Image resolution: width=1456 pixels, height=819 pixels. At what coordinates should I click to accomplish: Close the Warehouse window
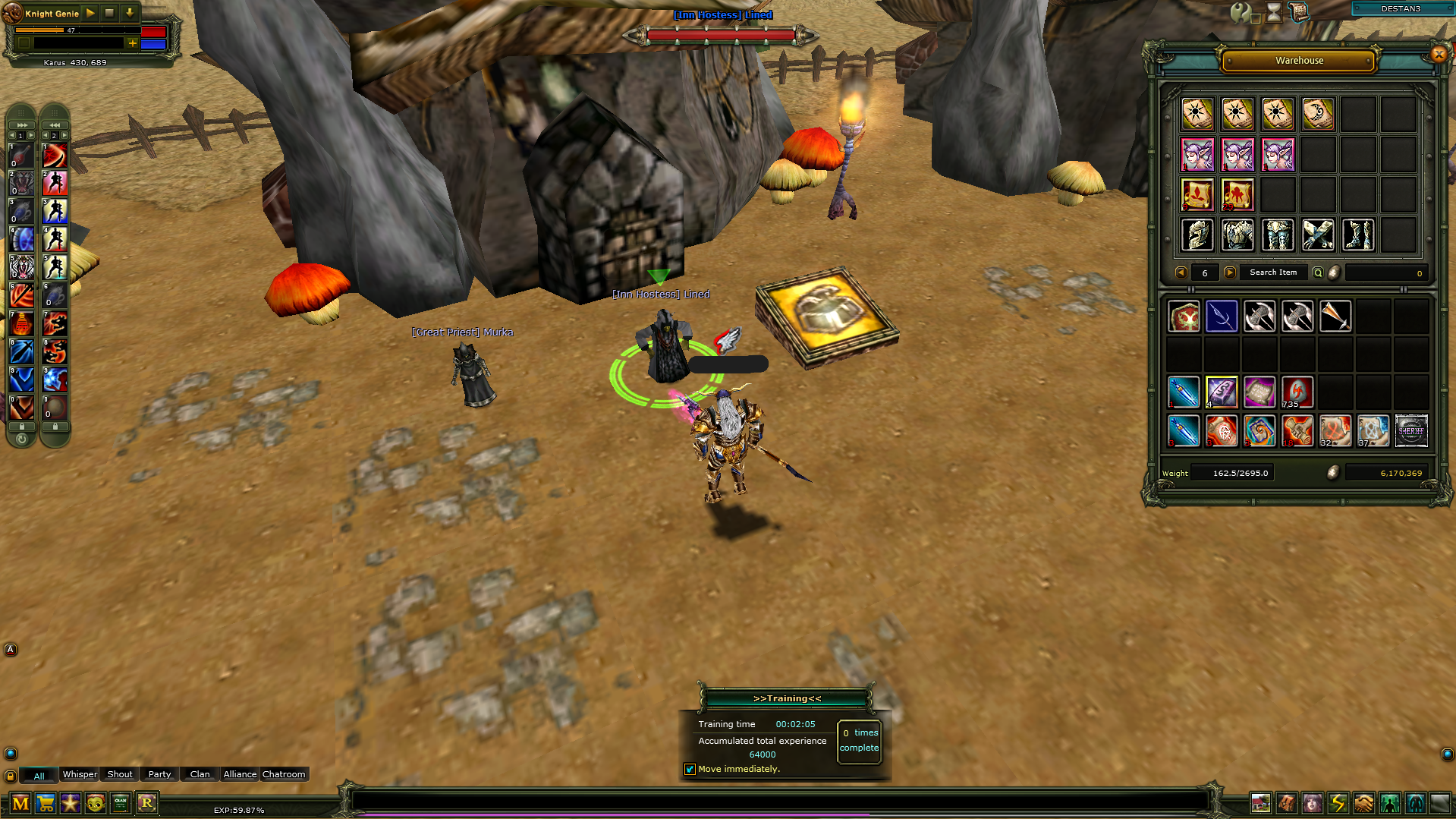click(x=1439, y=54)
